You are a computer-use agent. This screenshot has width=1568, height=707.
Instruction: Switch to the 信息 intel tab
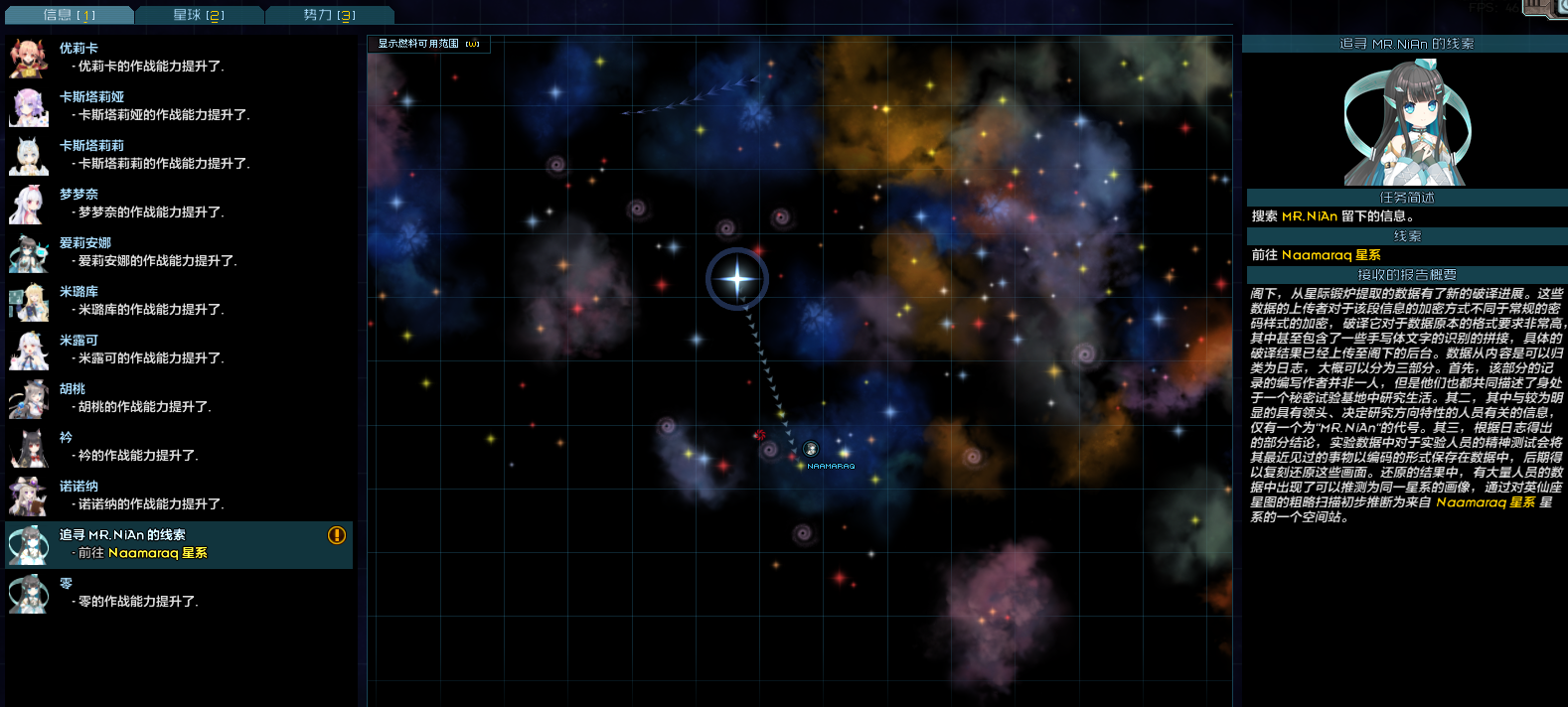[69, 15]
